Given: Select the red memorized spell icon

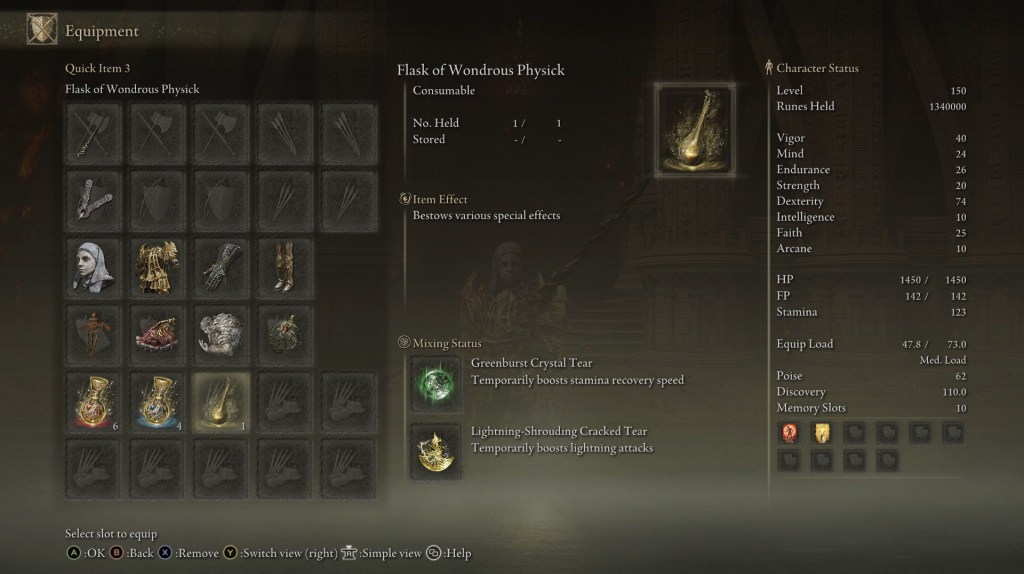Looking at the screenshot, I should (788, 432).
